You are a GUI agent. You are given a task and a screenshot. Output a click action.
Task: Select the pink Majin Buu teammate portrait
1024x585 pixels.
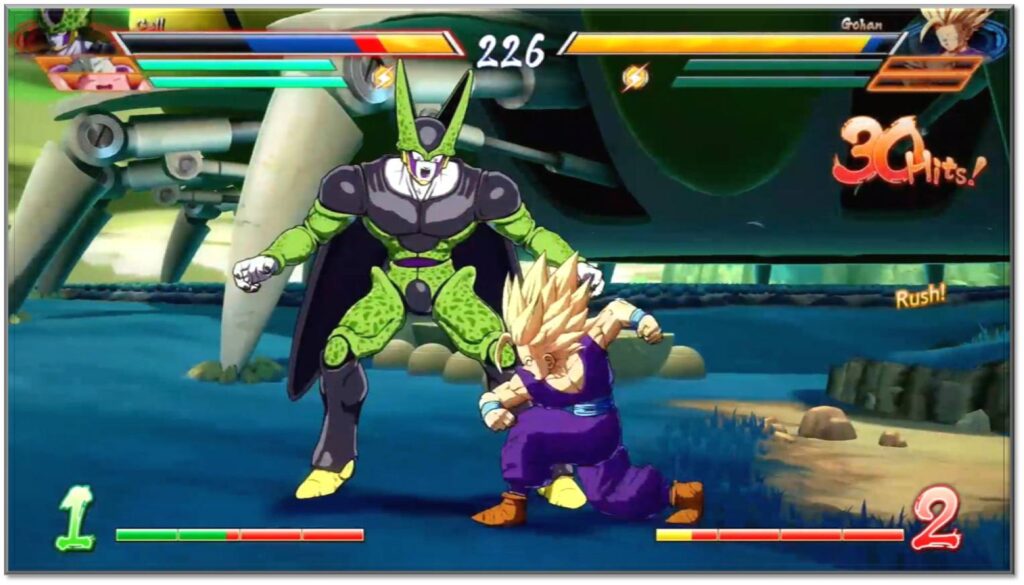coord(92,73)
